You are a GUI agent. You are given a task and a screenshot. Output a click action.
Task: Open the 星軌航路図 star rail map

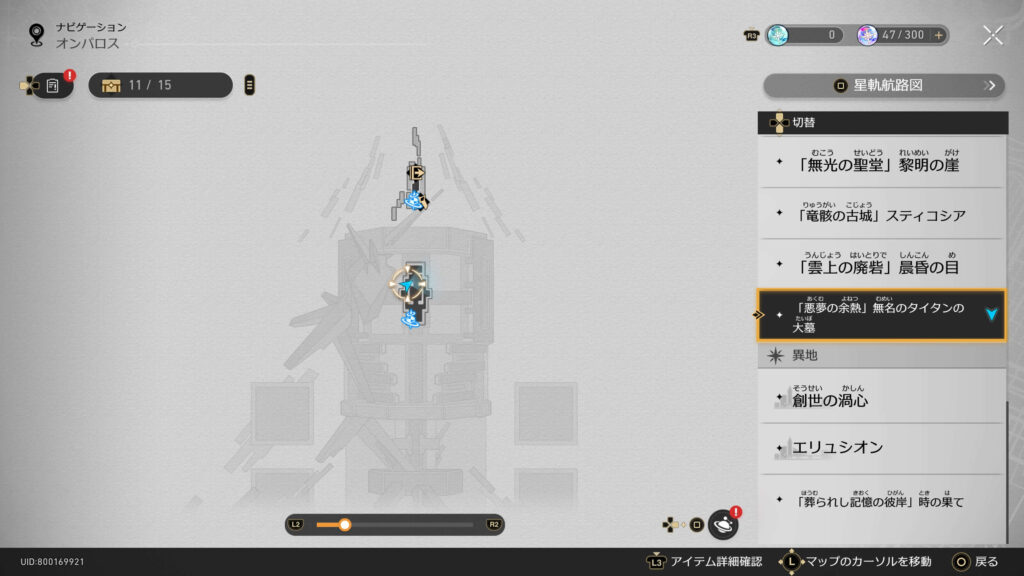coord(884,86)
